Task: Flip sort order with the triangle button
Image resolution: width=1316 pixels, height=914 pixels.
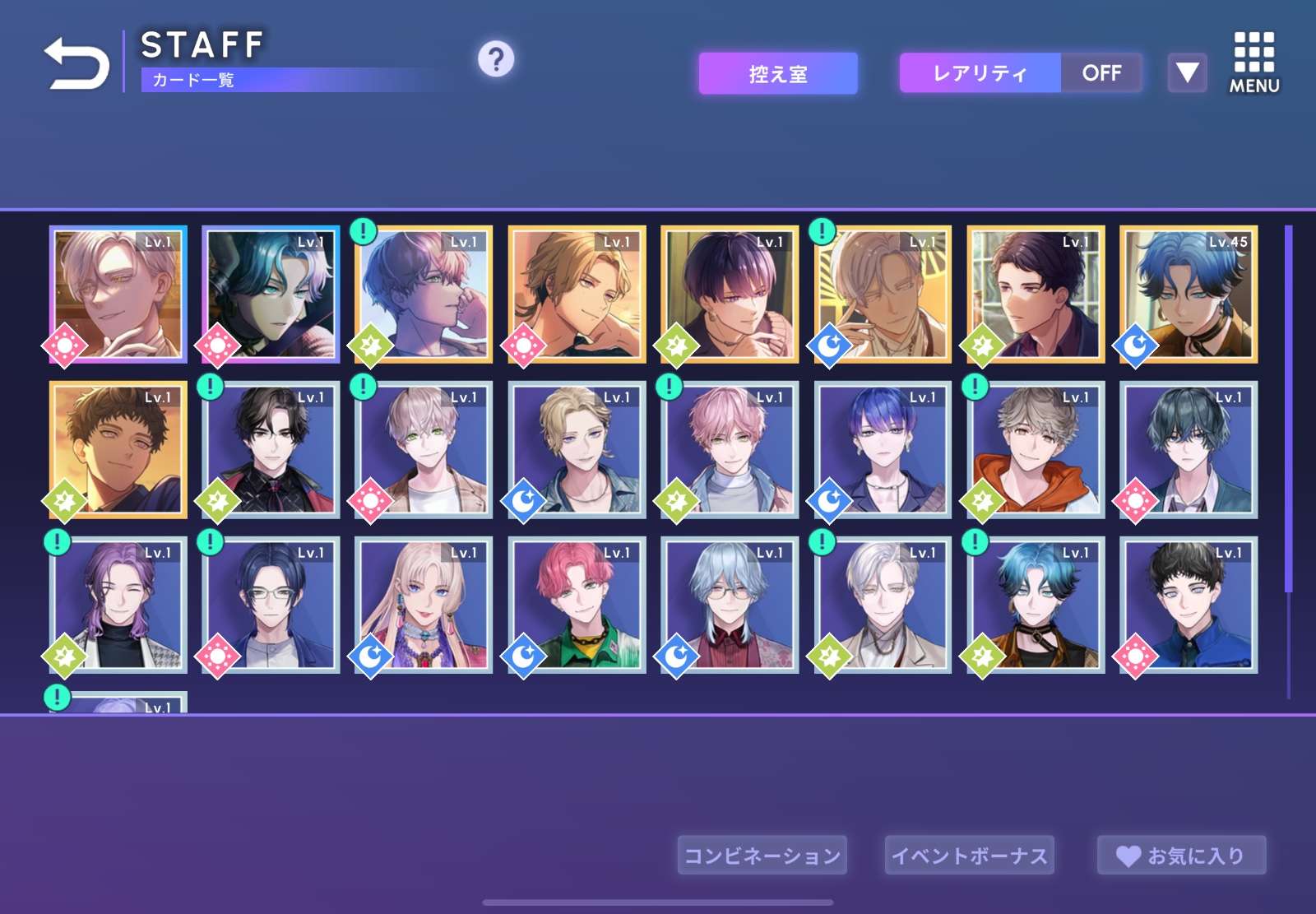Action: click(1187, 73)
